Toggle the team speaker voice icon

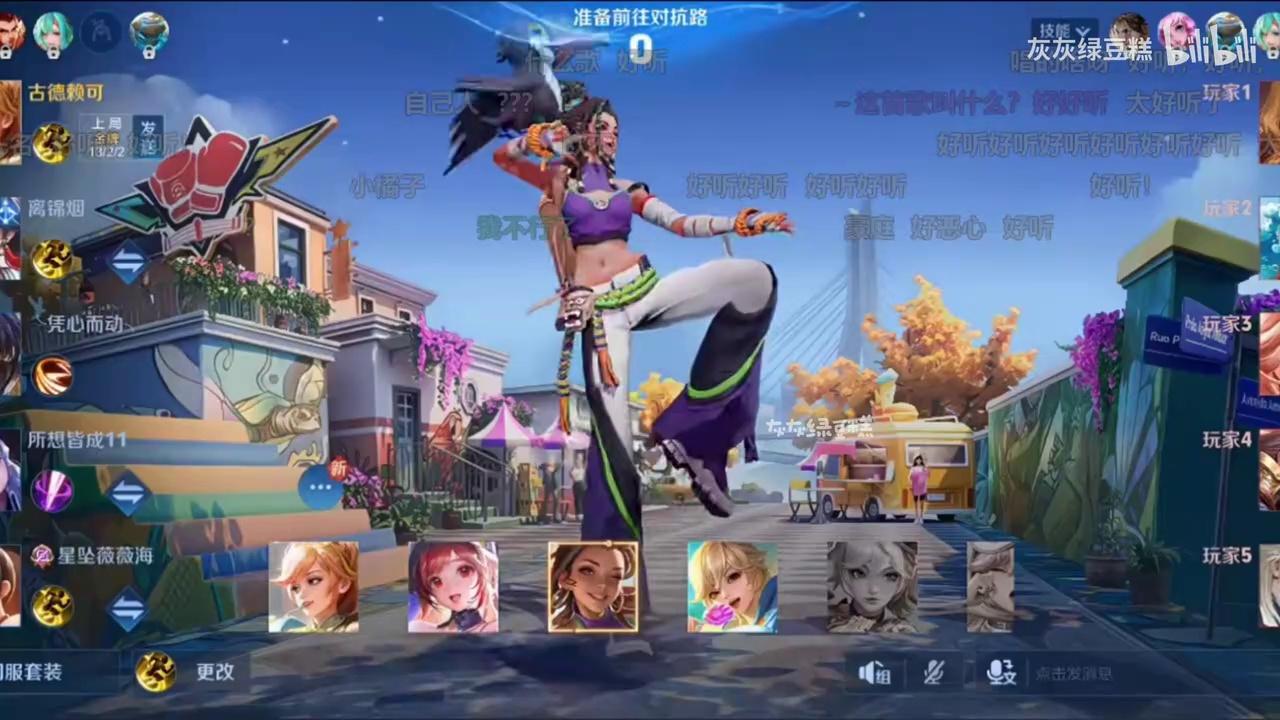point(874,673)
